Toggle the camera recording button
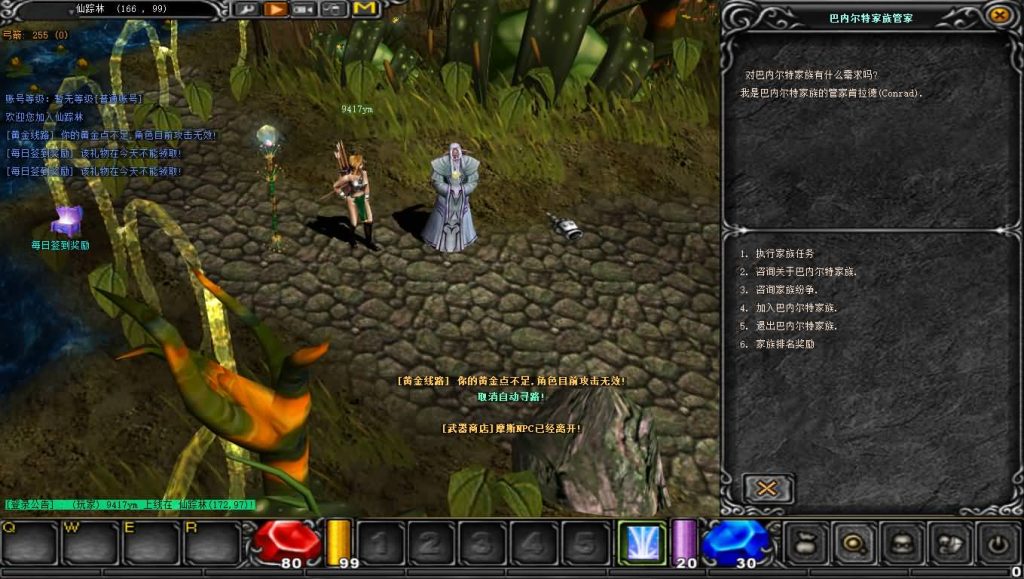Image resolution: width=1024 pixels, height=579 pixels. tap(304, 9)
